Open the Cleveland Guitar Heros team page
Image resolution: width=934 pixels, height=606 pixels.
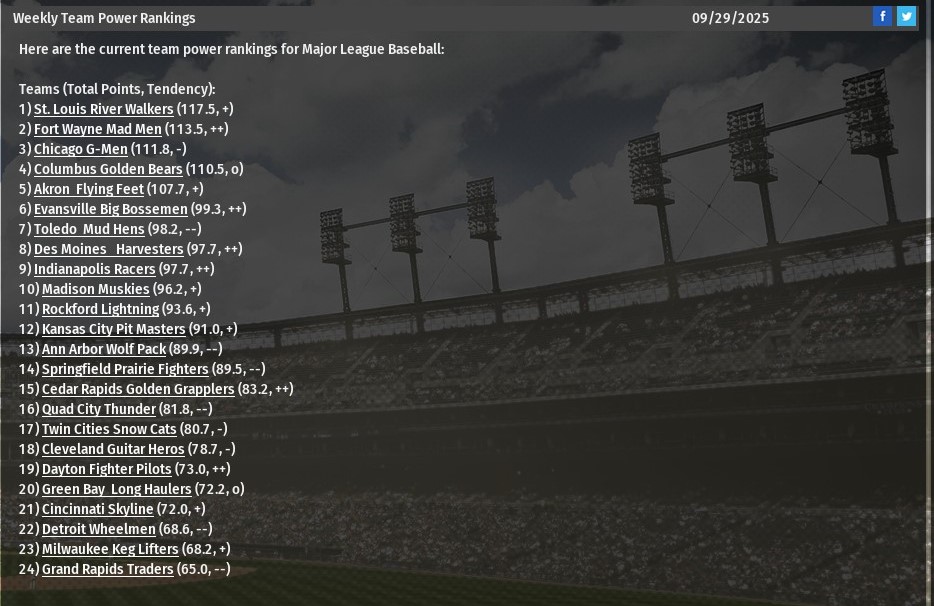coord(113,449)
